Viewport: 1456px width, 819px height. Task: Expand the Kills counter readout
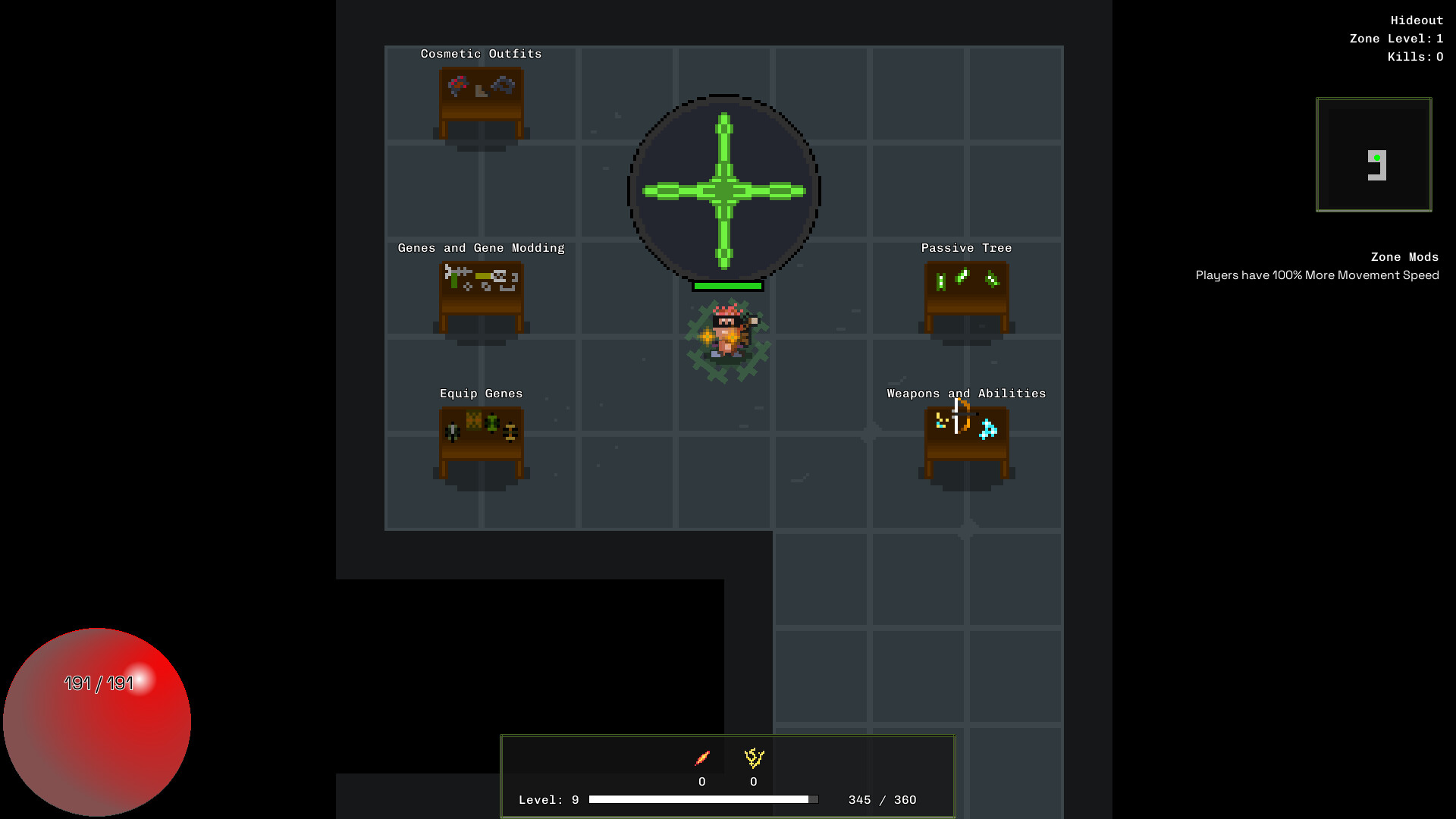1414,56
